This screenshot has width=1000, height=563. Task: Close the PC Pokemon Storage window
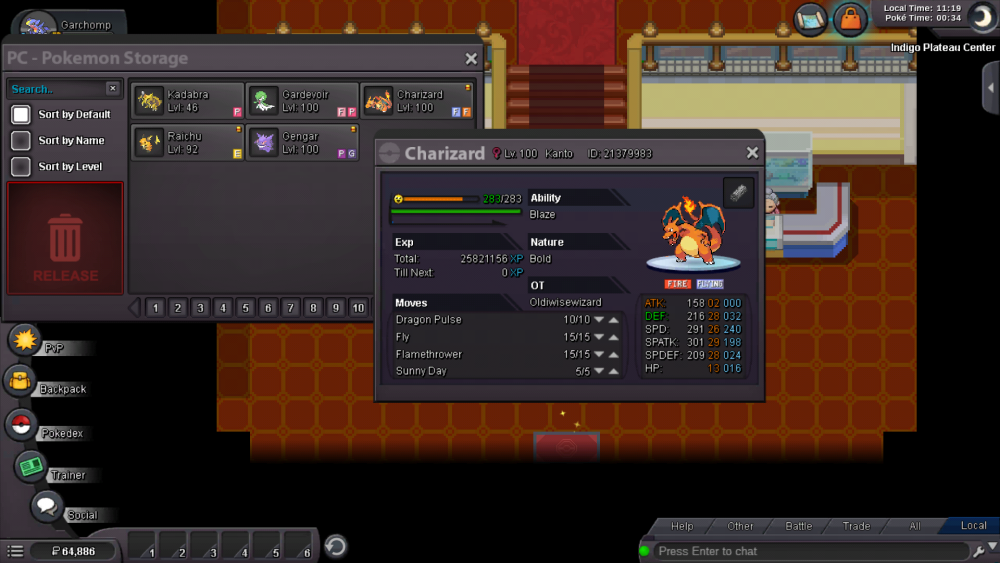point(471,59)
